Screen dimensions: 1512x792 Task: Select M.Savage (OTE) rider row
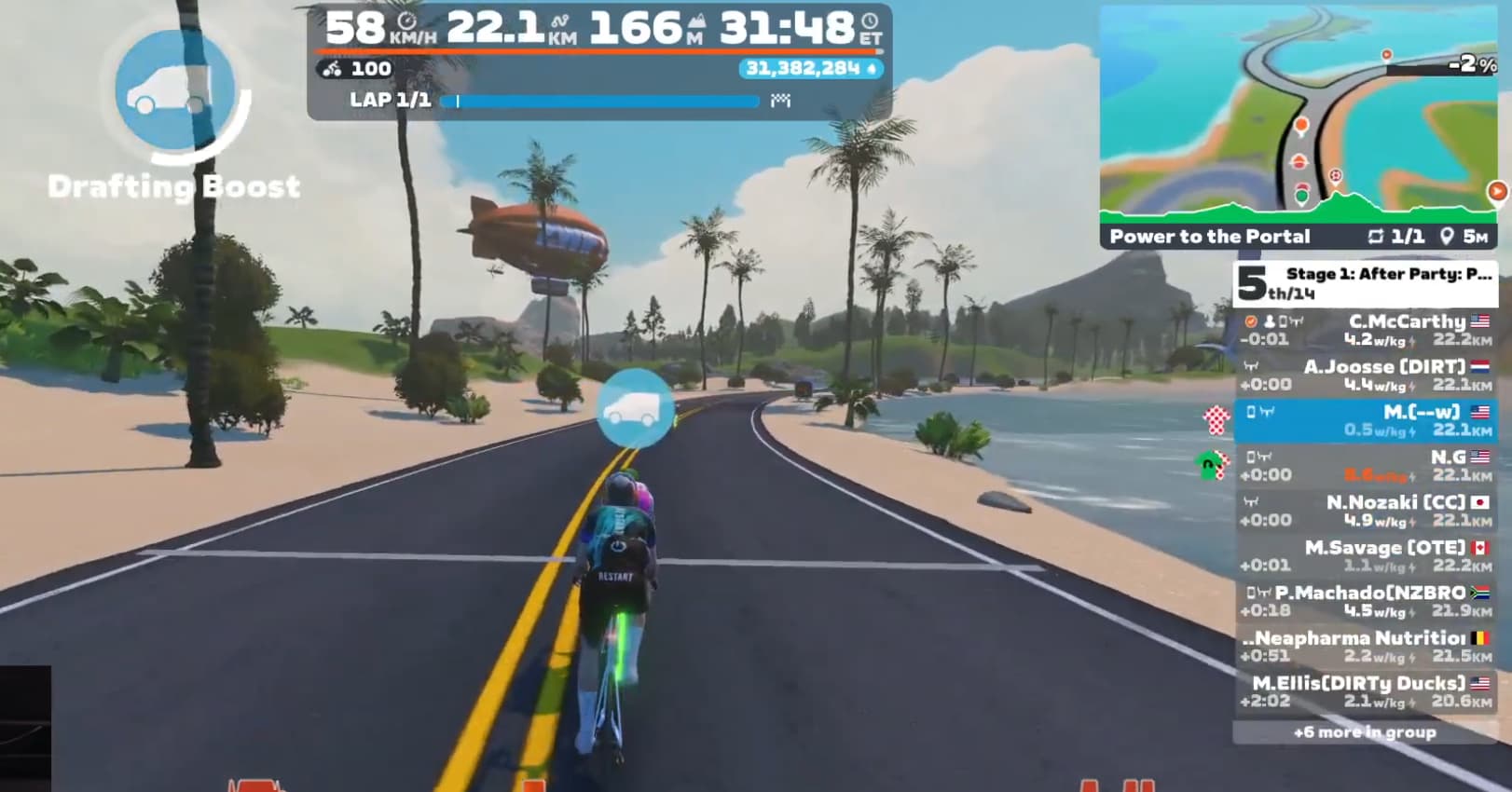(1367, 556)
